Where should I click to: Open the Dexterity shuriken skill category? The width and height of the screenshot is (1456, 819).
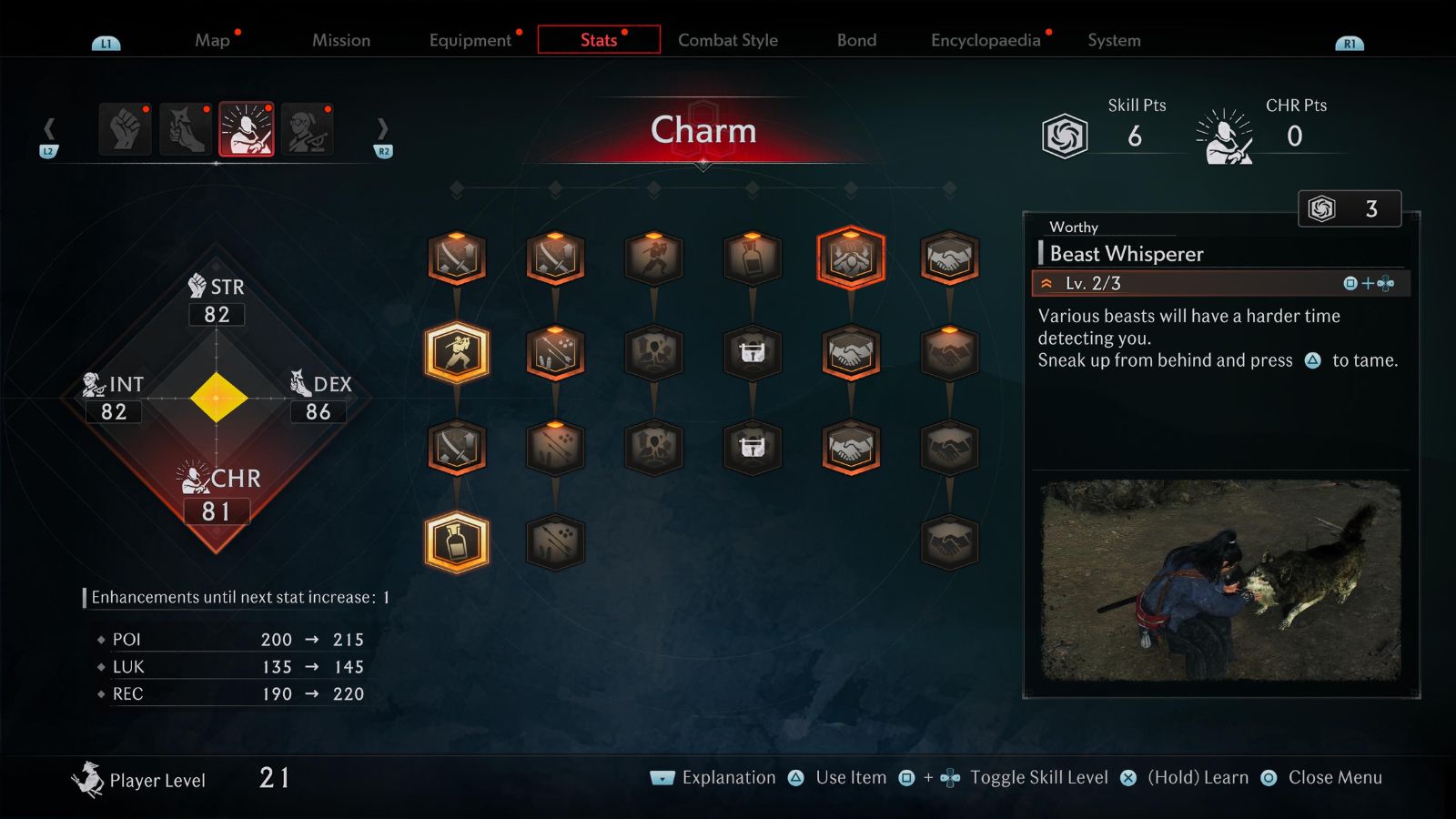[185, 129]
